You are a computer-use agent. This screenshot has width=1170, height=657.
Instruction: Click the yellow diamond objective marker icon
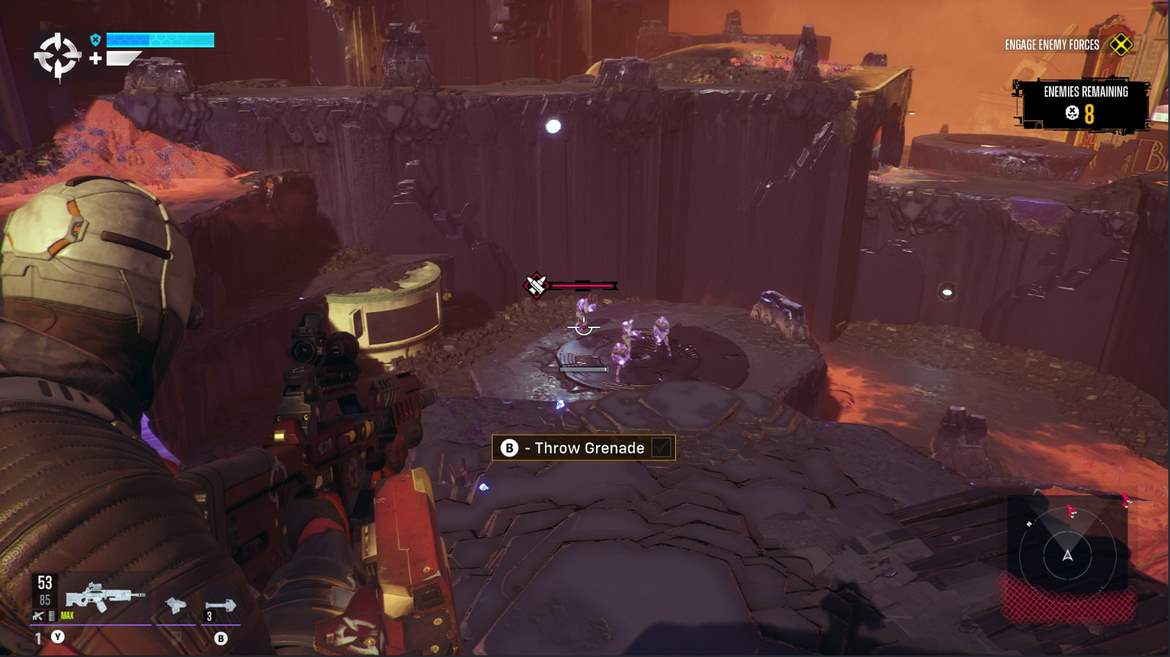(x=1122, y=44)
